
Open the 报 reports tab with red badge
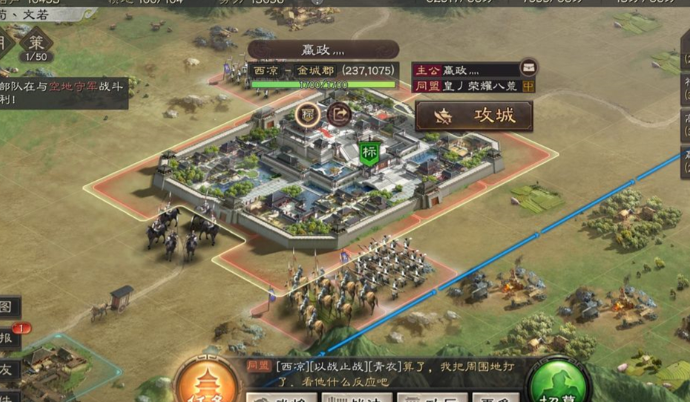point(8,337)
